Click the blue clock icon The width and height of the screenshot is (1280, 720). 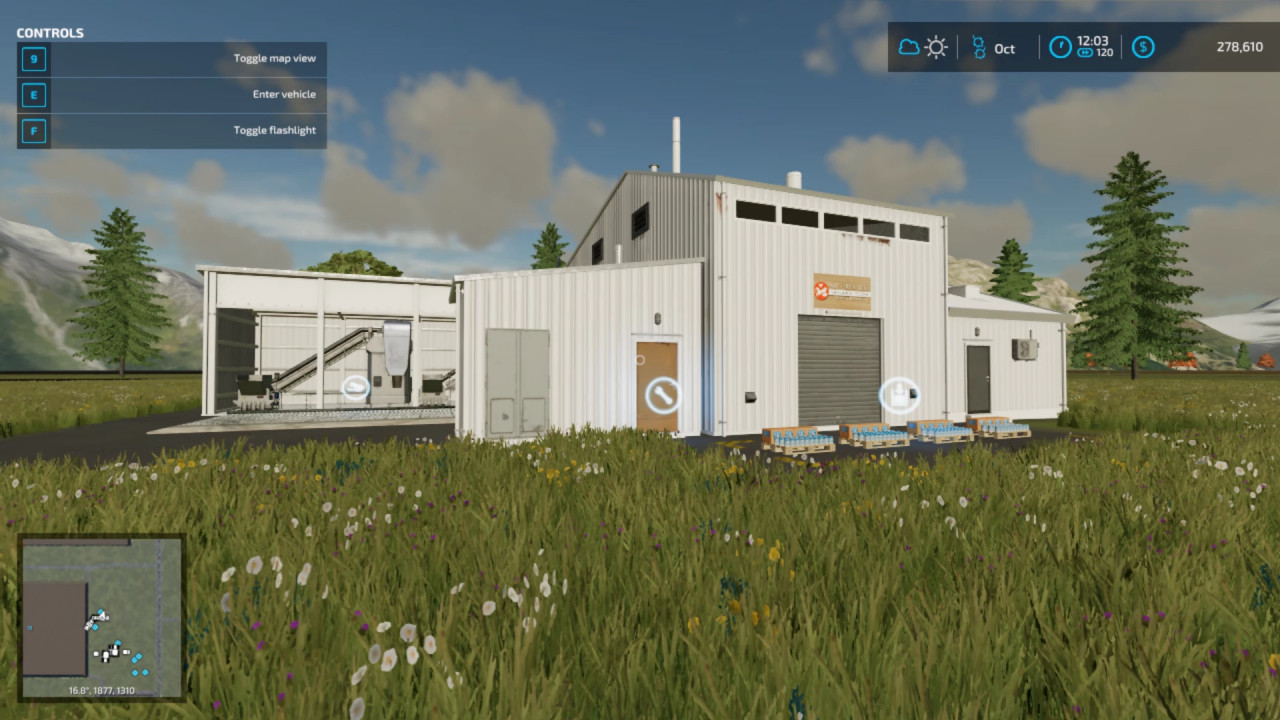click(1059, 46)
